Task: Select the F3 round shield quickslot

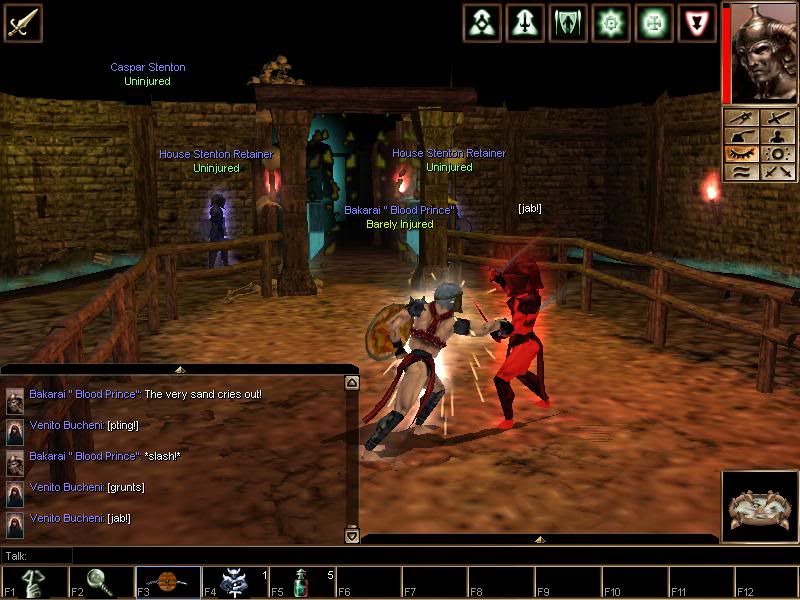Action: (168, 582)
